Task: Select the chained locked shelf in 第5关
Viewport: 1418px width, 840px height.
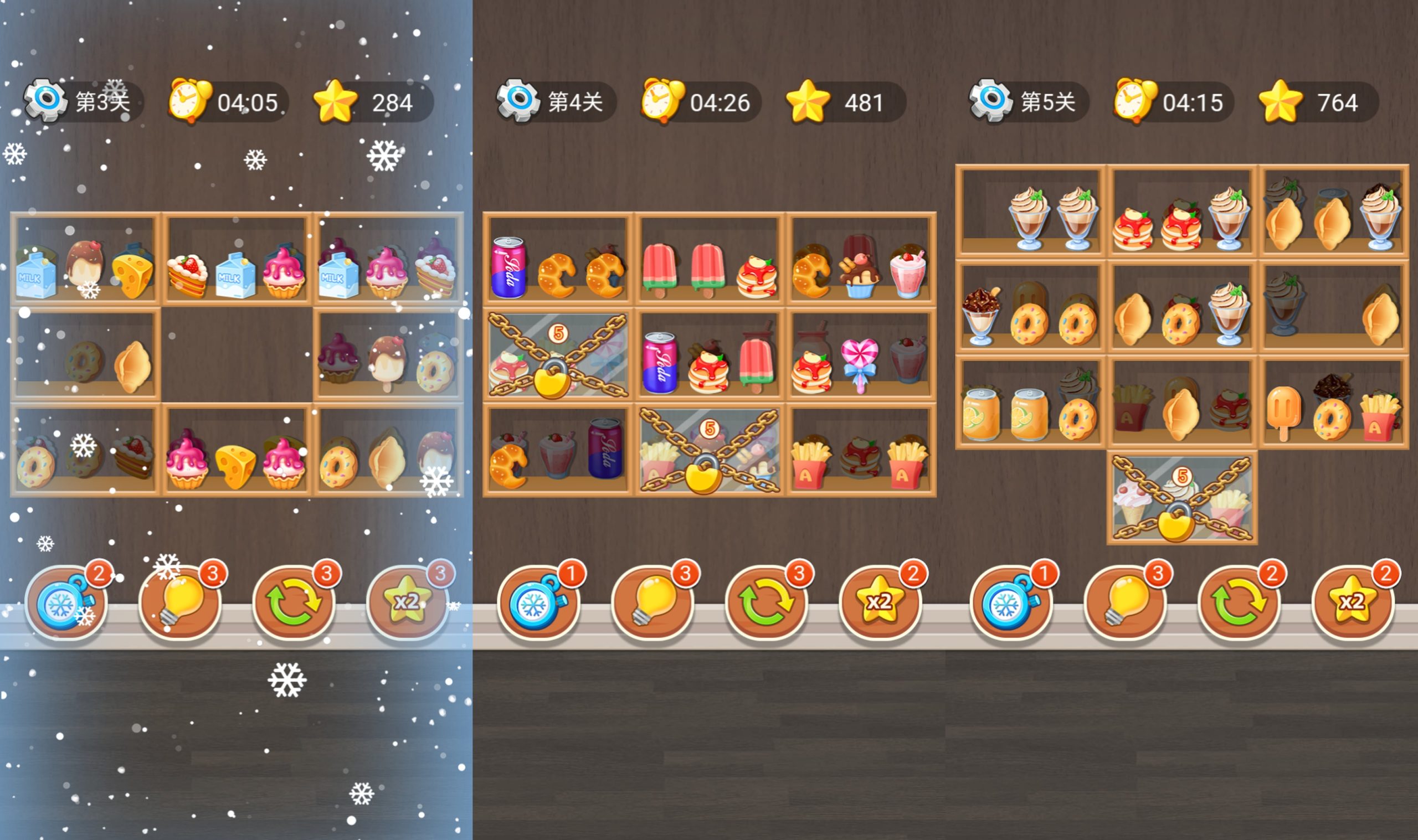Action: pyautogui.click(x=1182, y=498)
